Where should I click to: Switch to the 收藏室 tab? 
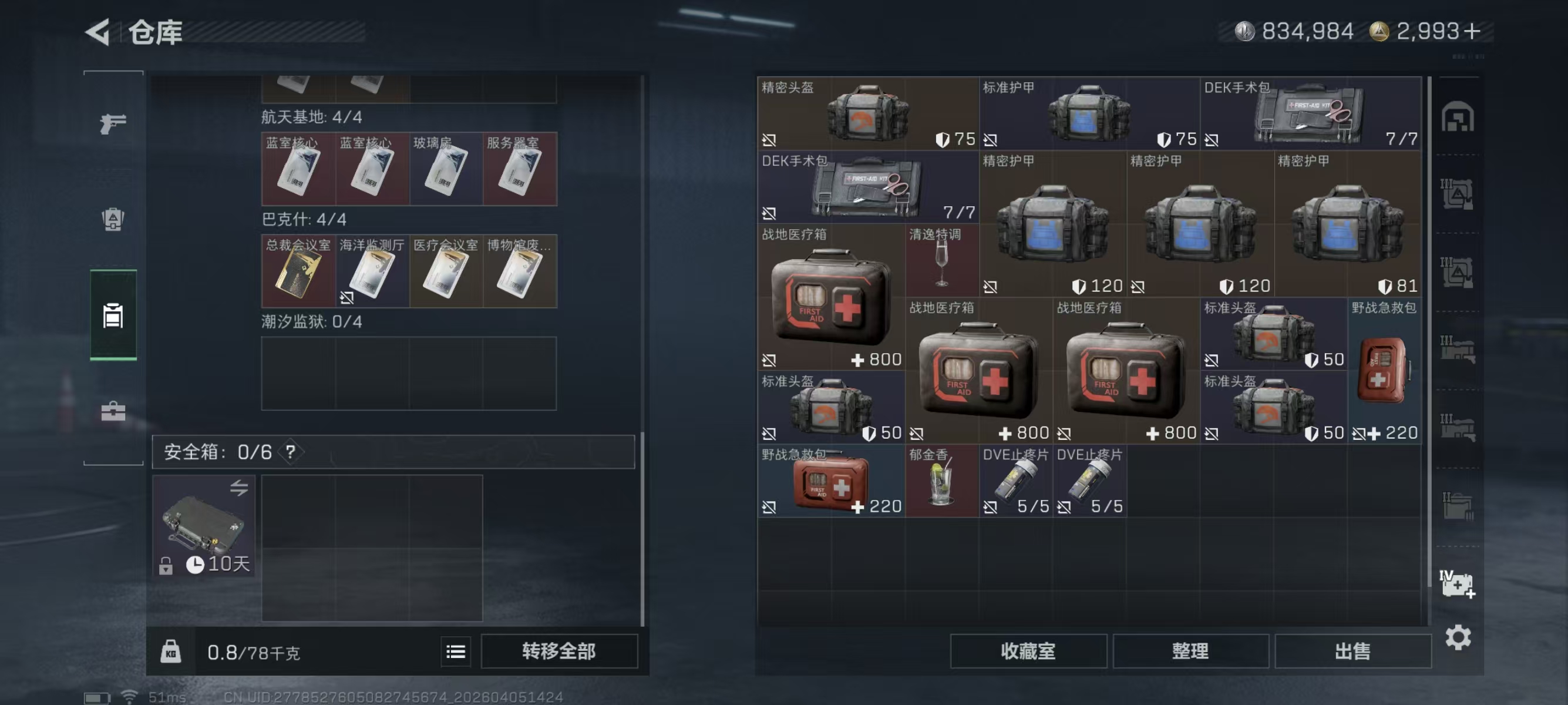[1029, 652]
